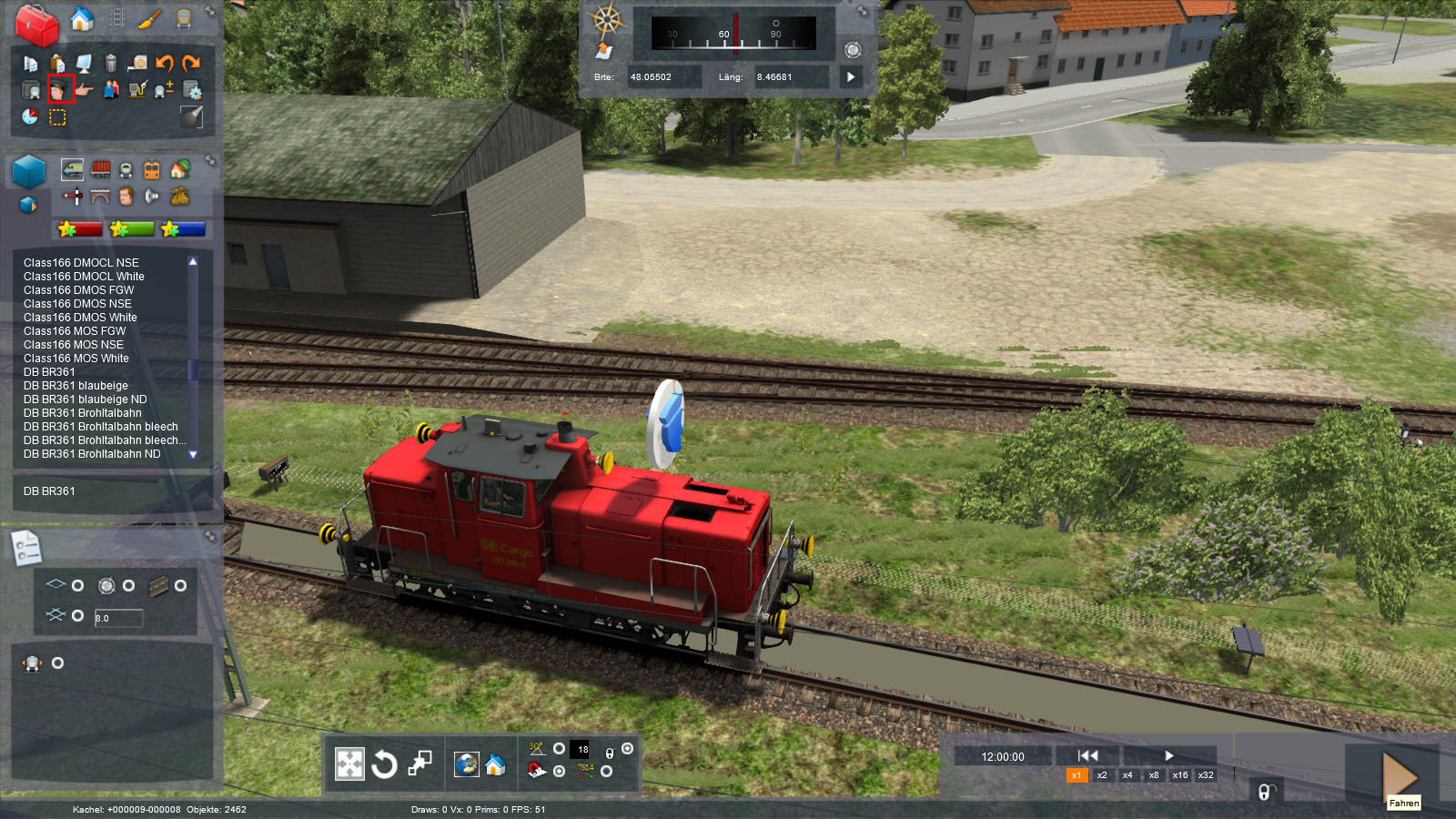The height and width of the screenshot is (819, 1456).
Task: Choose 'DB BR361 blaubeige ND' entry
Action: (x=85, y=399)
